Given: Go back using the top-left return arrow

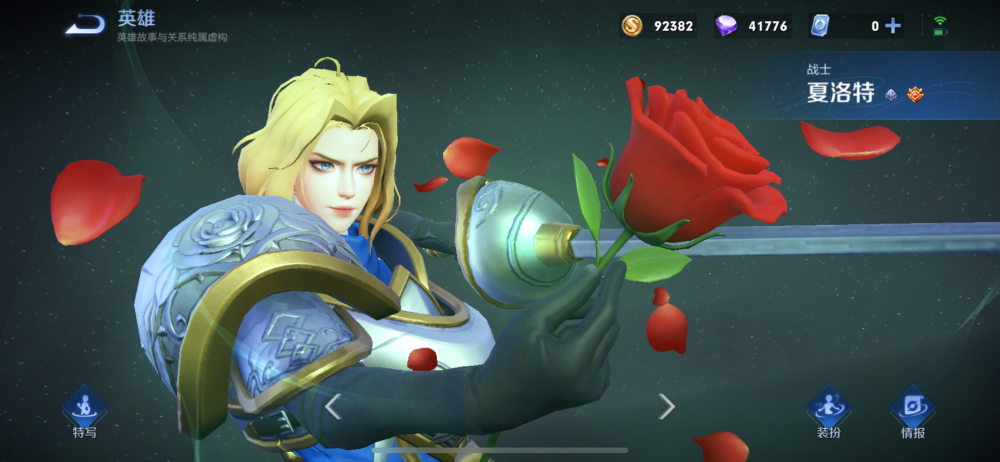Looking at the screenshot, I should pos(85,25).
